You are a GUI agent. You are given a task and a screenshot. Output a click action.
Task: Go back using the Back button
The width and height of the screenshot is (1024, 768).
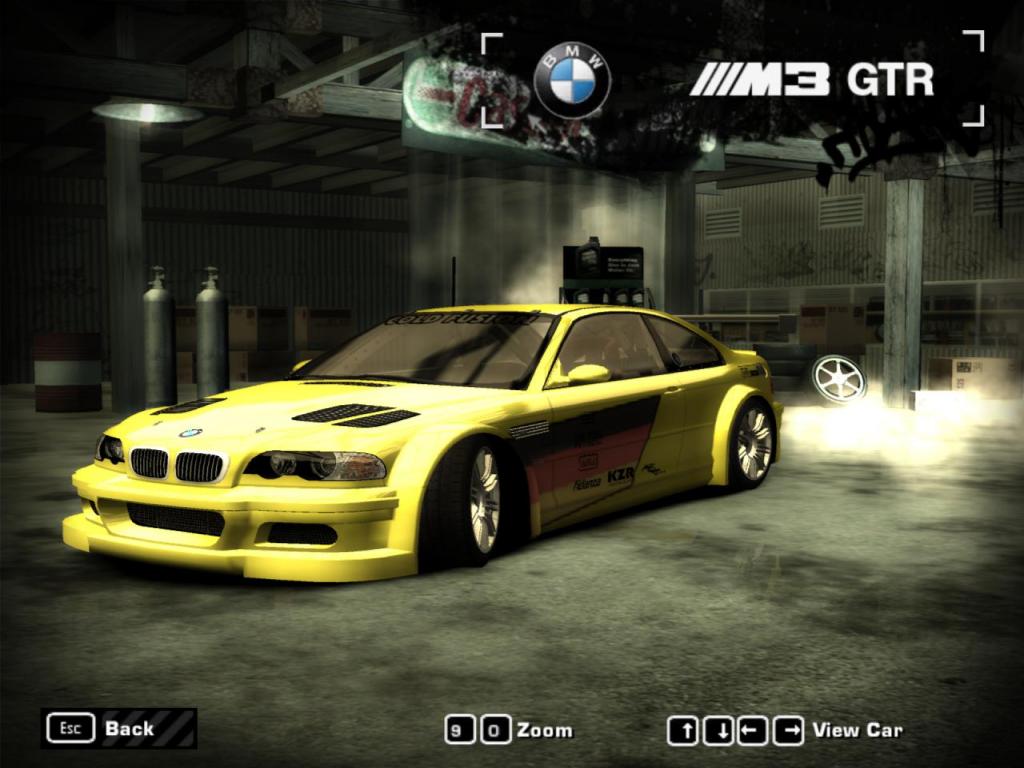[x=118, y=728]
